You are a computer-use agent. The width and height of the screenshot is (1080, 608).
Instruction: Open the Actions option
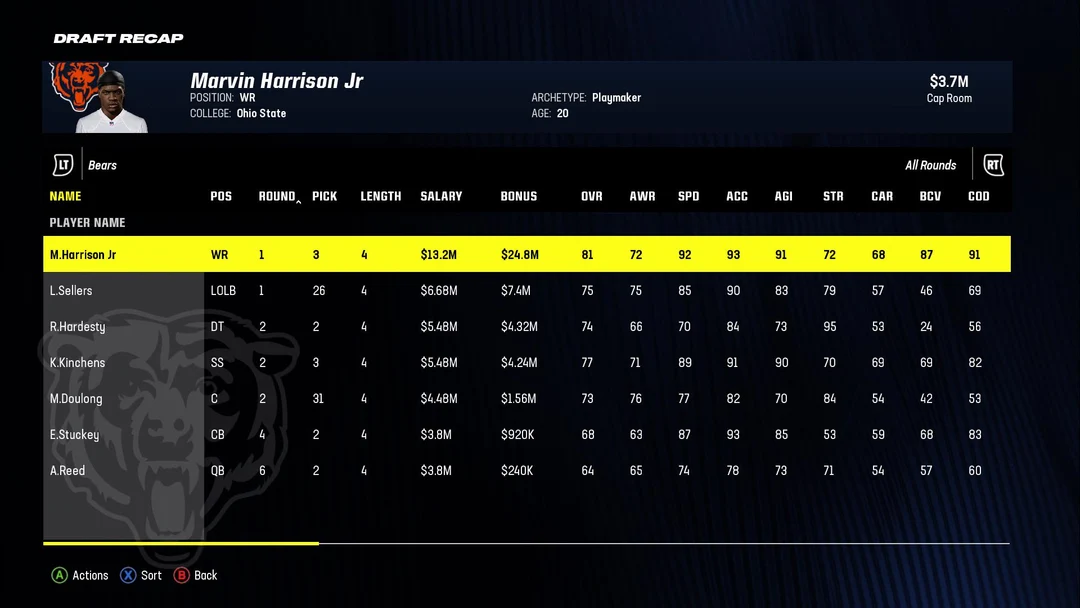[x=80, y=575]
